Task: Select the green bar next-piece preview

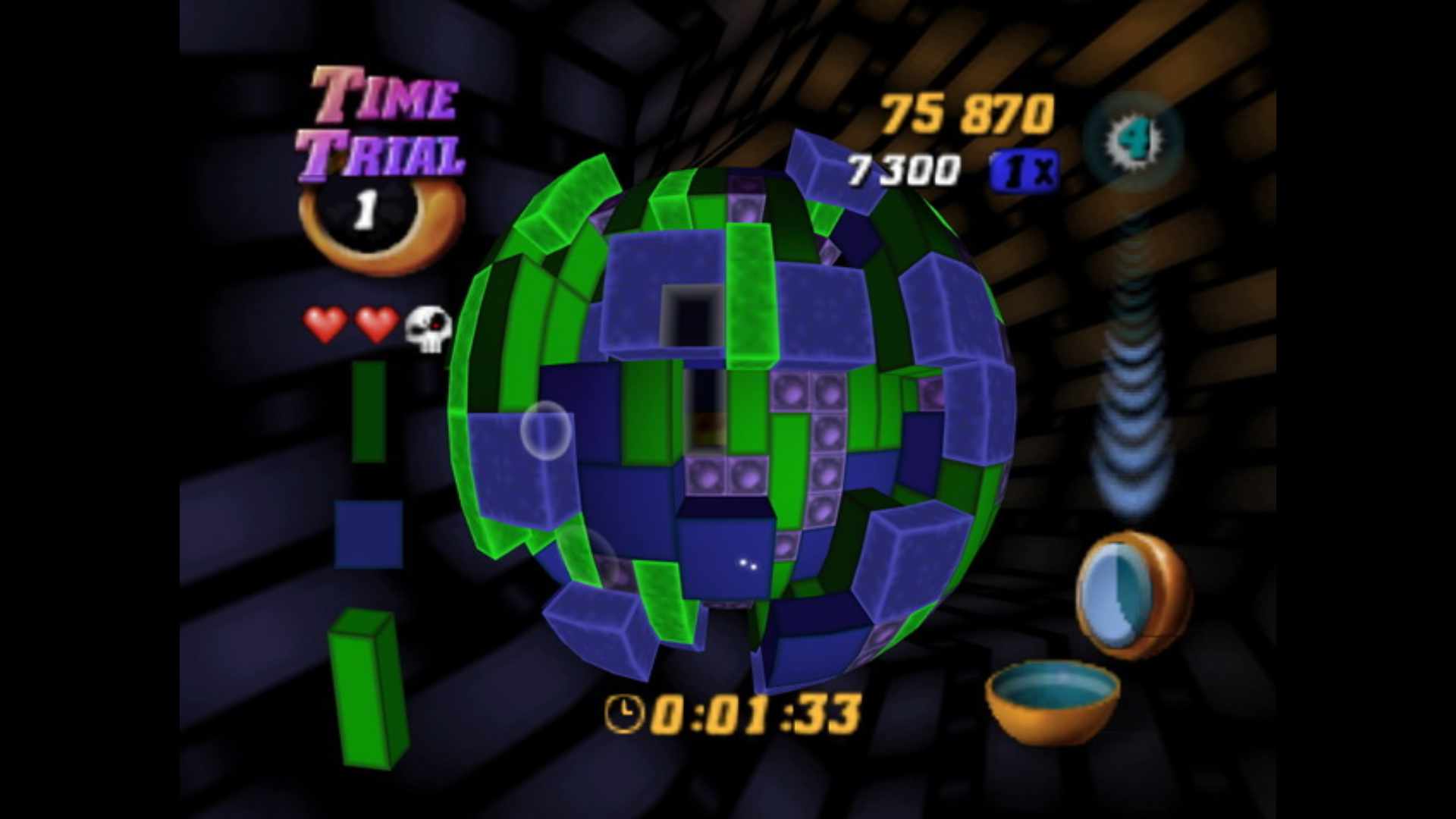Action: coord(368,688)
